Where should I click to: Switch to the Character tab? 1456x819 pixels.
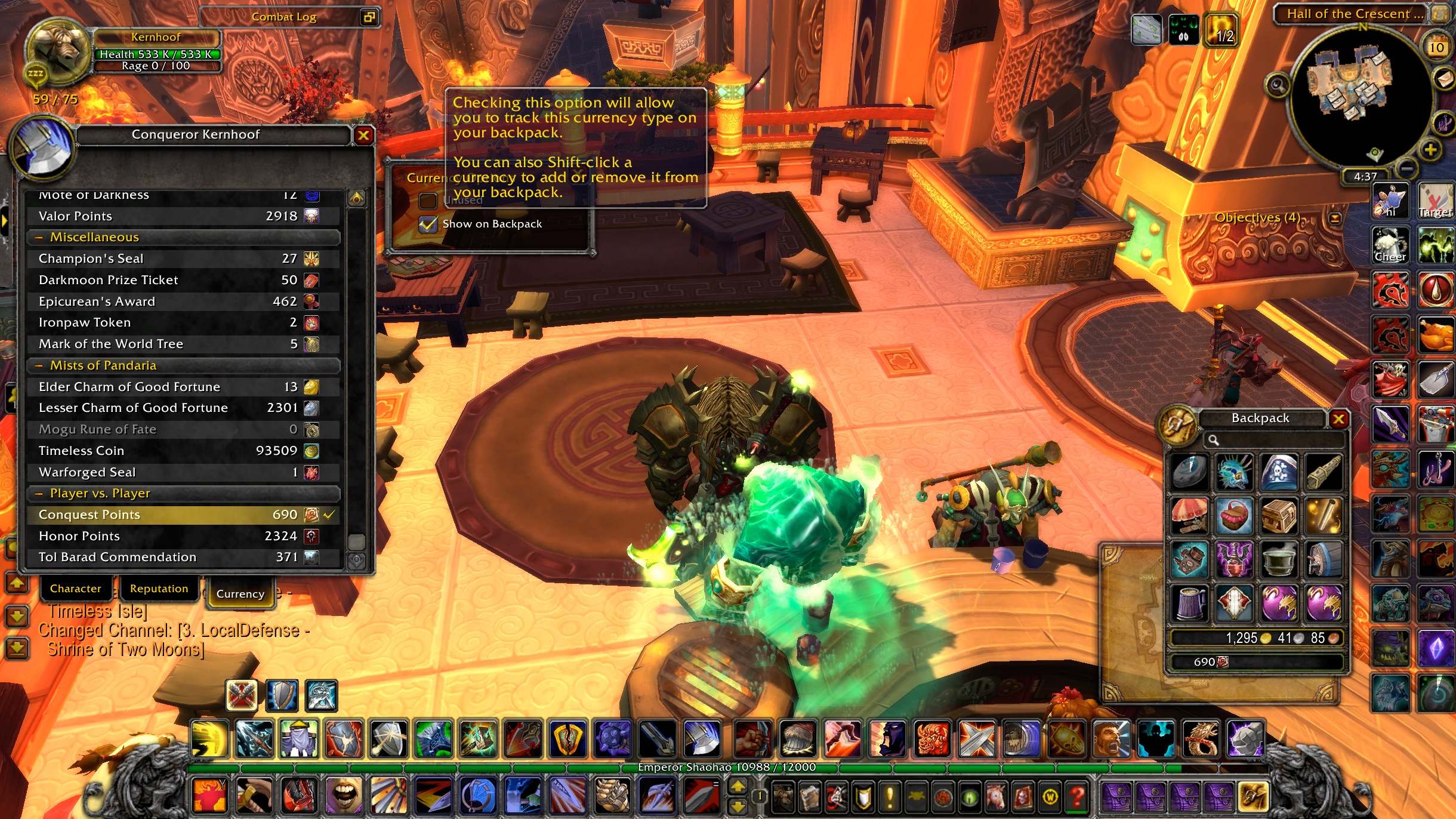pos(75,589)
